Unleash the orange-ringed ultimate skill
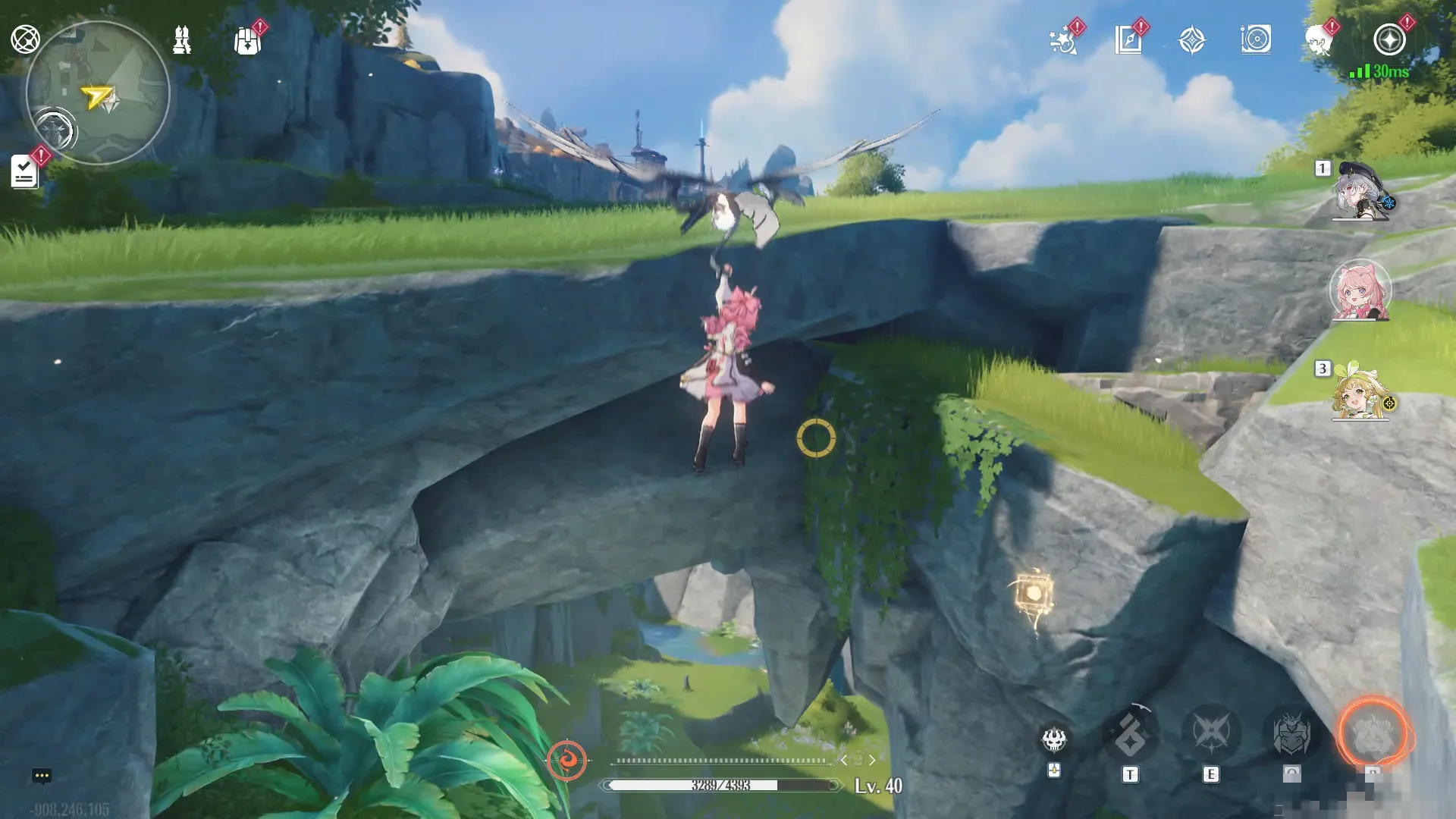The width and height of the screenshot is (1456, 819). coord(1373,733)
